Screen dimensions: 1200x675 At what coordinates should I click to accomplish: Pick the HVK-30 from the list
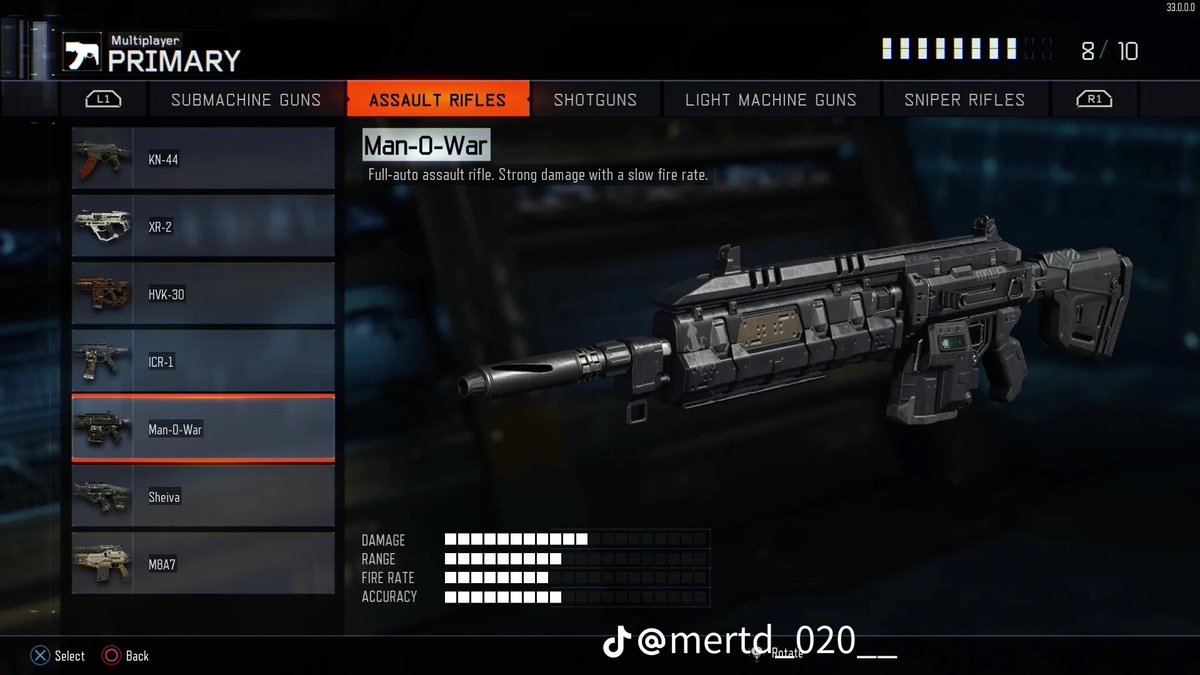[x=203, y=295]
